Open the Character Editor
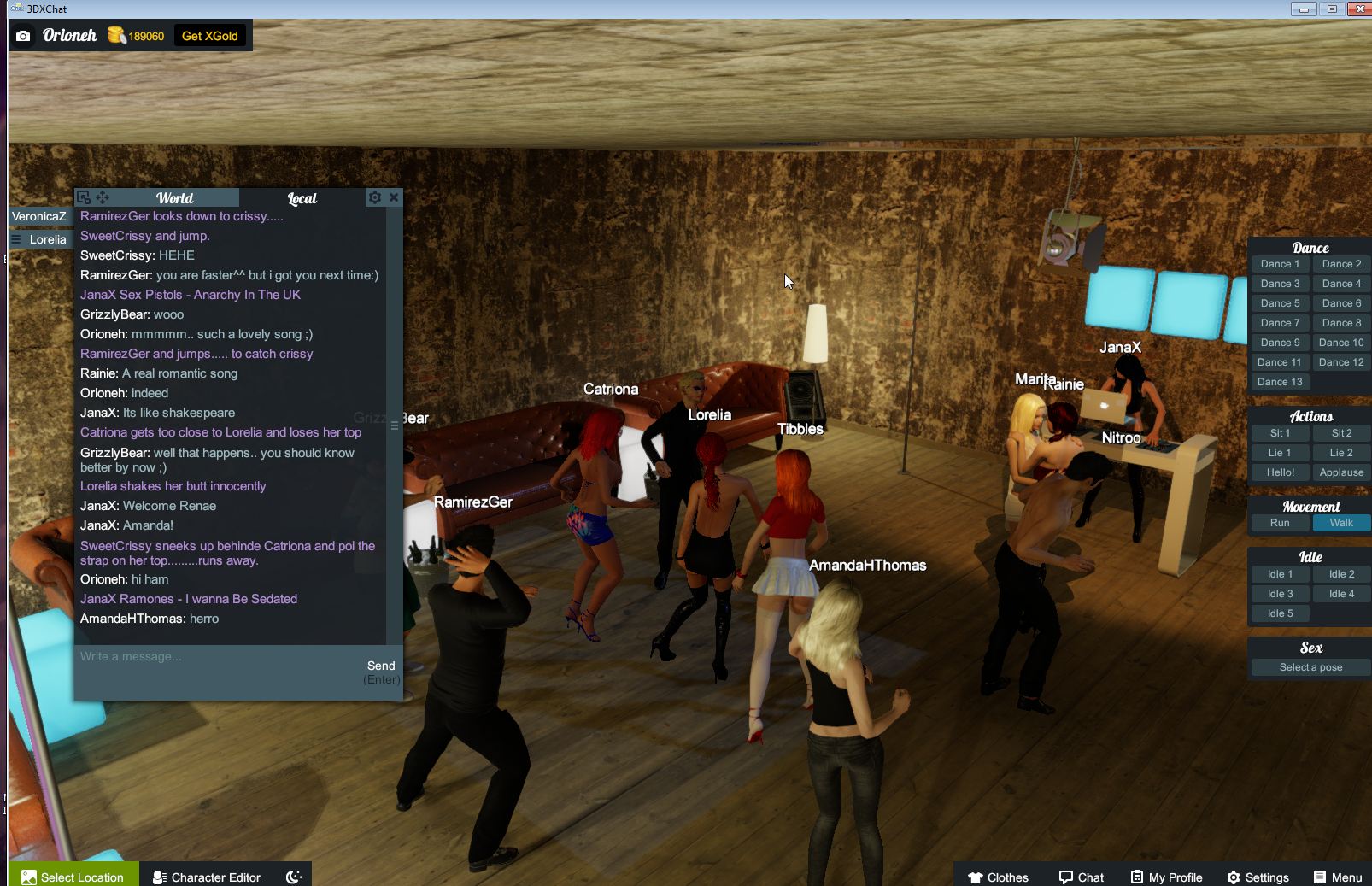The image size is (1372, 886). click(207, 877)
